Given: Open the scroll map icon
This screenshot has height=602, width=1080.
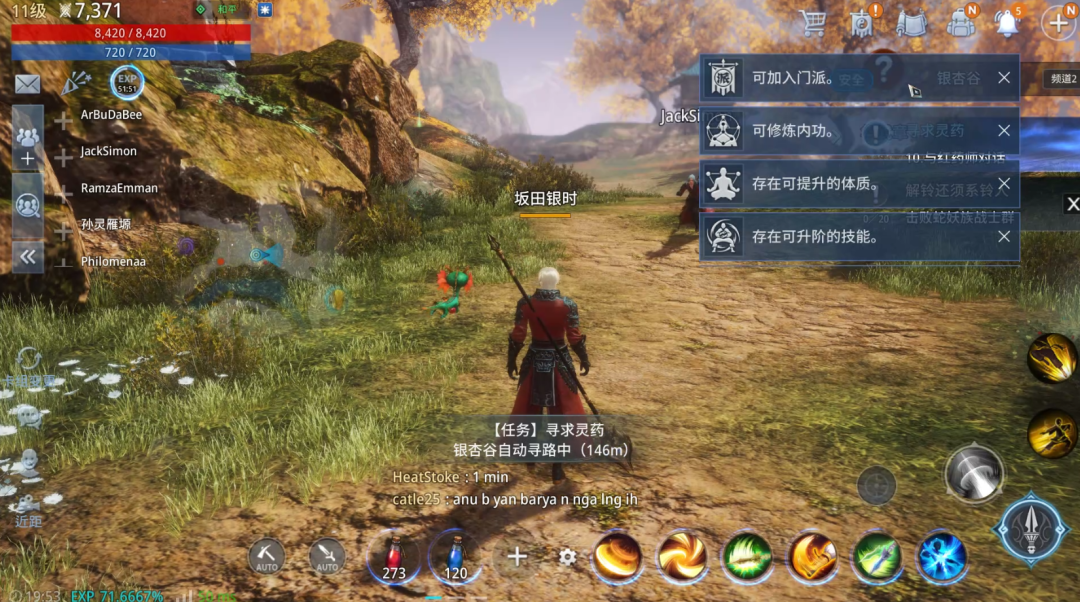Looking at the screenshot, I should pyautogui.click(x=911, y=22).
